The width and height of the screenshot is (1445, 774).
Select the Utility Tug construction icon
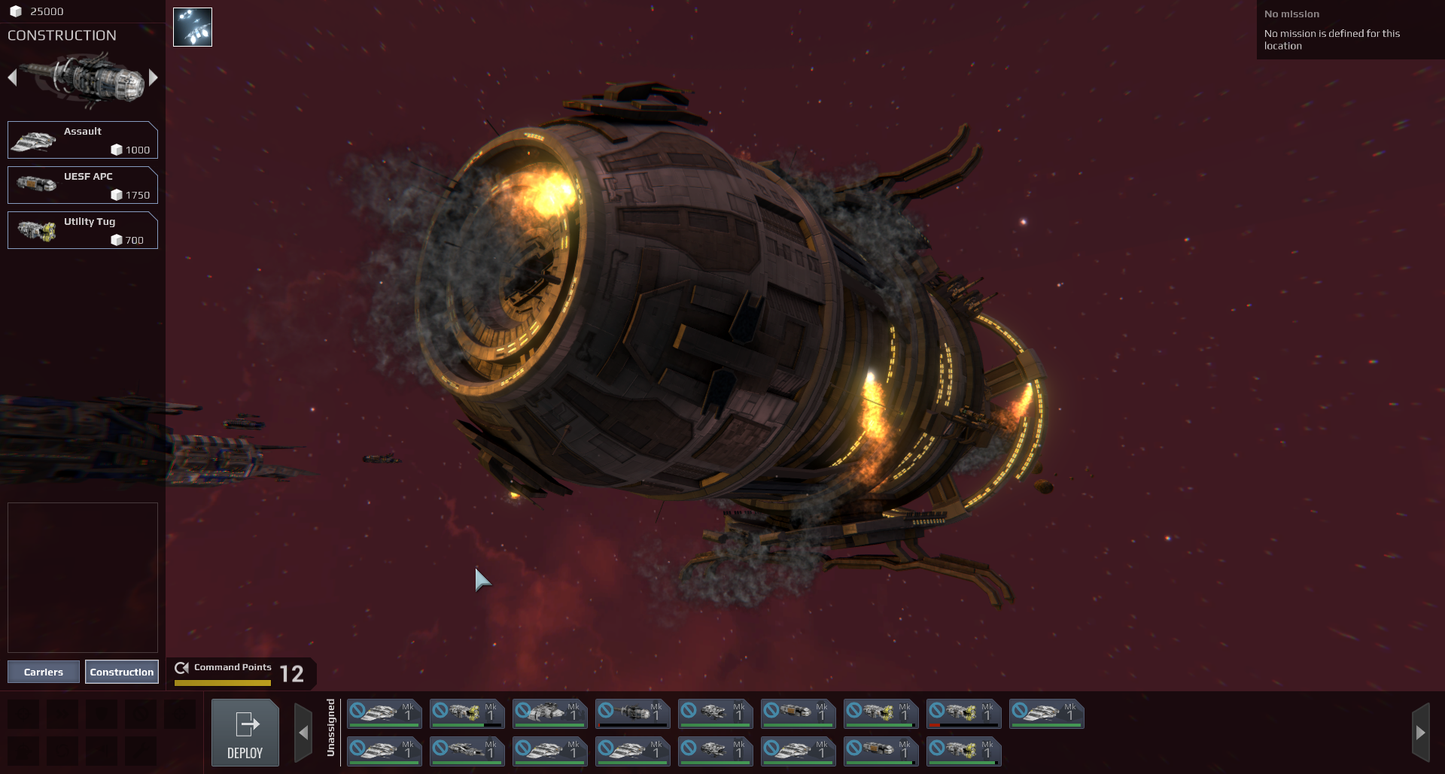[x=34, y=230]
